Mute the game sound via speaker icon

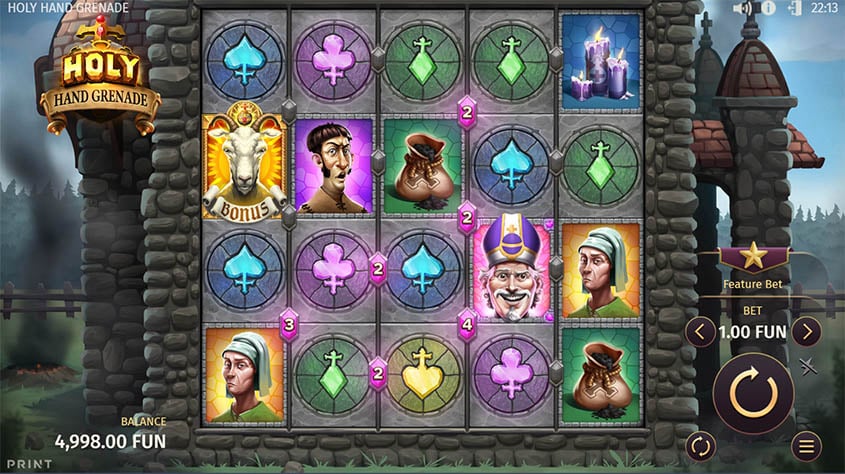point(742,9)
